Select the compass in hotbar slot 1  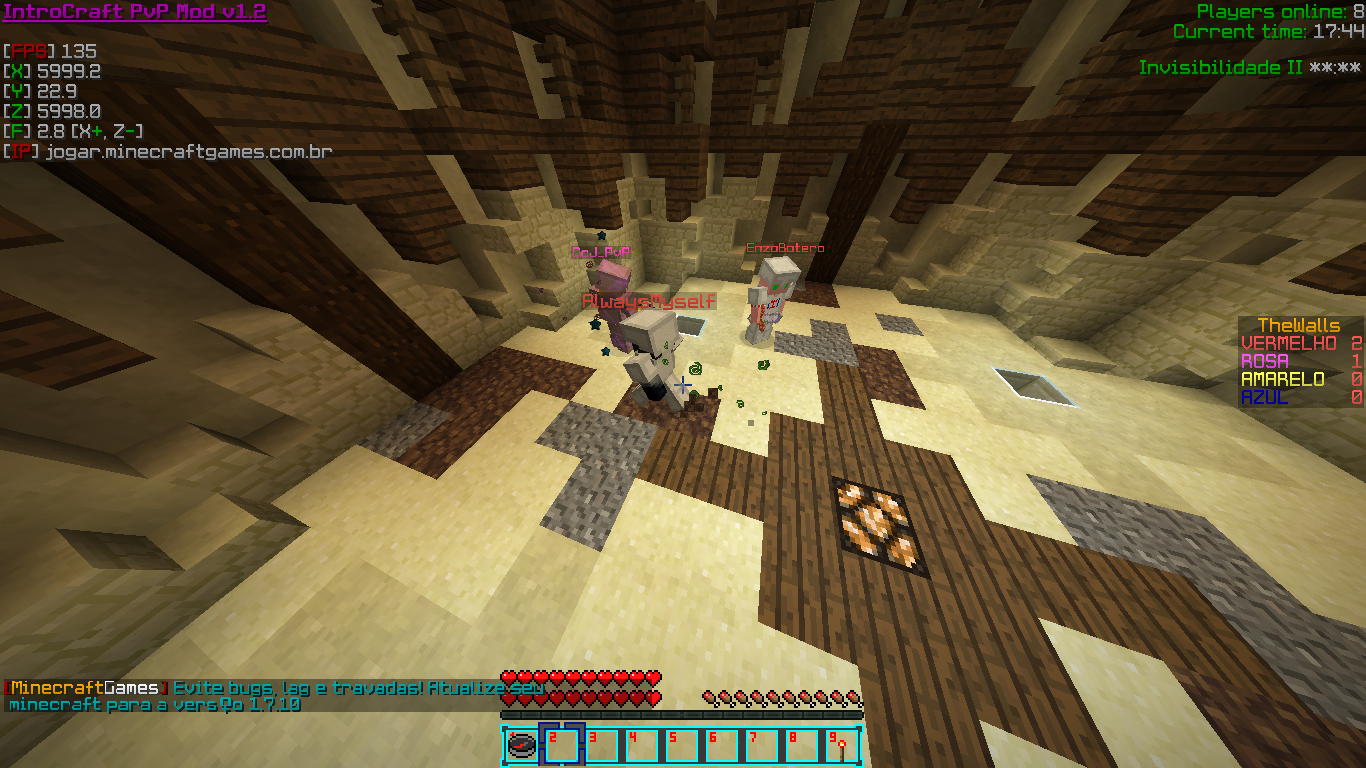click(x=522, y=746)
